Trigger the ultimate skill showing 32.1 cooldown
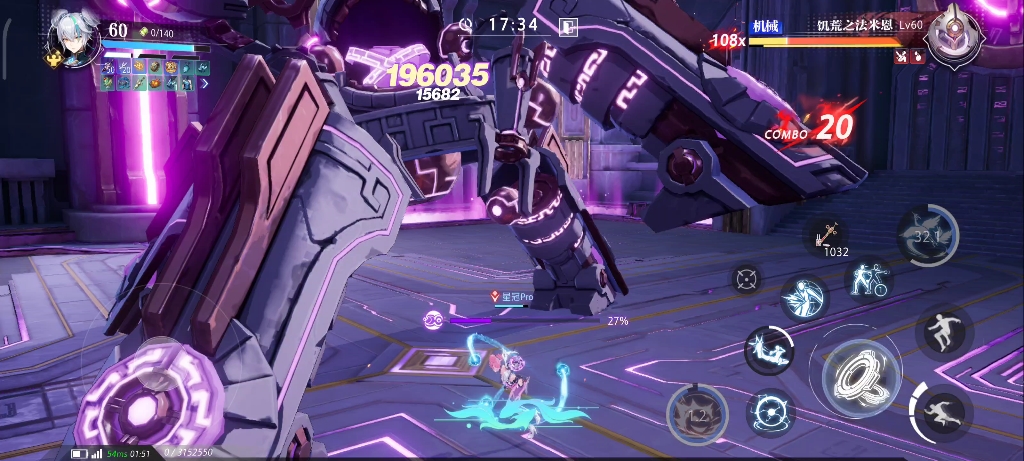 coord(927,236)
